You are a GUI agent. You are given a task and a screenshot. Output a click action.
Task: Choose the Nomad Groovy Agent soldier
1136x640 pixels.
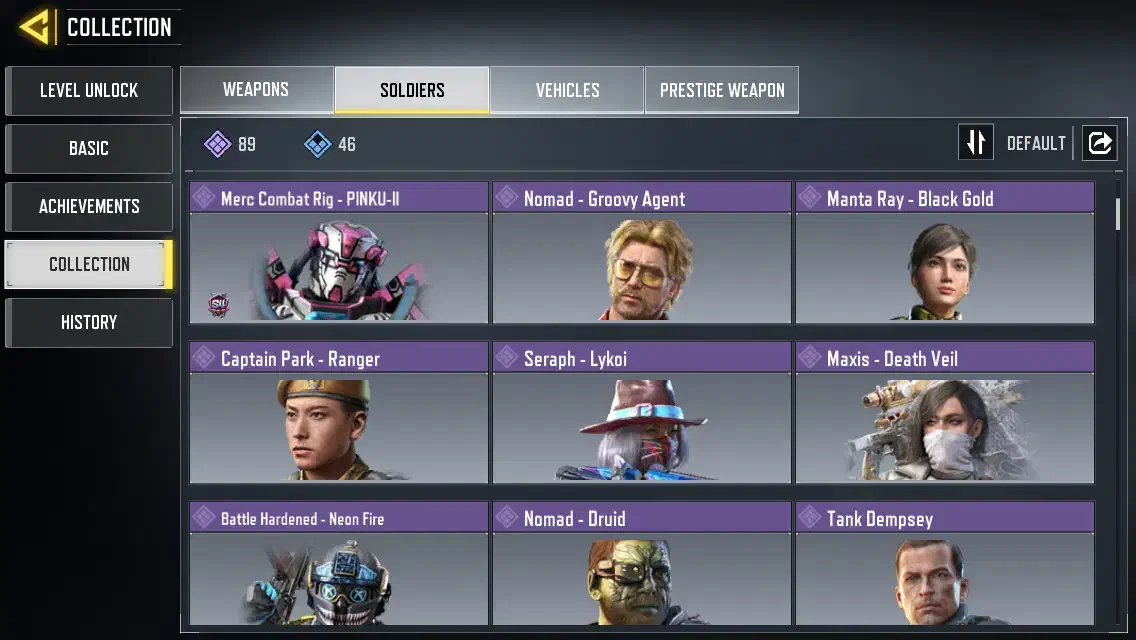(642, 253)
